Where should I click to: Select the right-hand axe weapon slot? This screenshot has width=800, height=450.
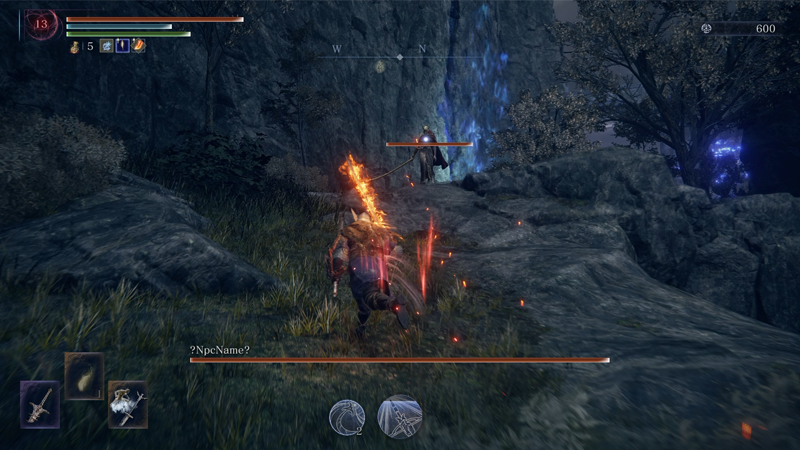click(127, 404)
